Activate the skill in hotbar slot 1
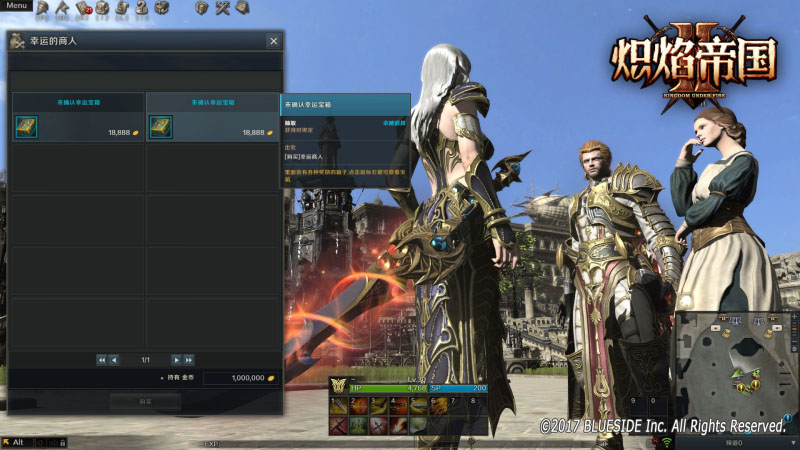 tap(337, 406)
